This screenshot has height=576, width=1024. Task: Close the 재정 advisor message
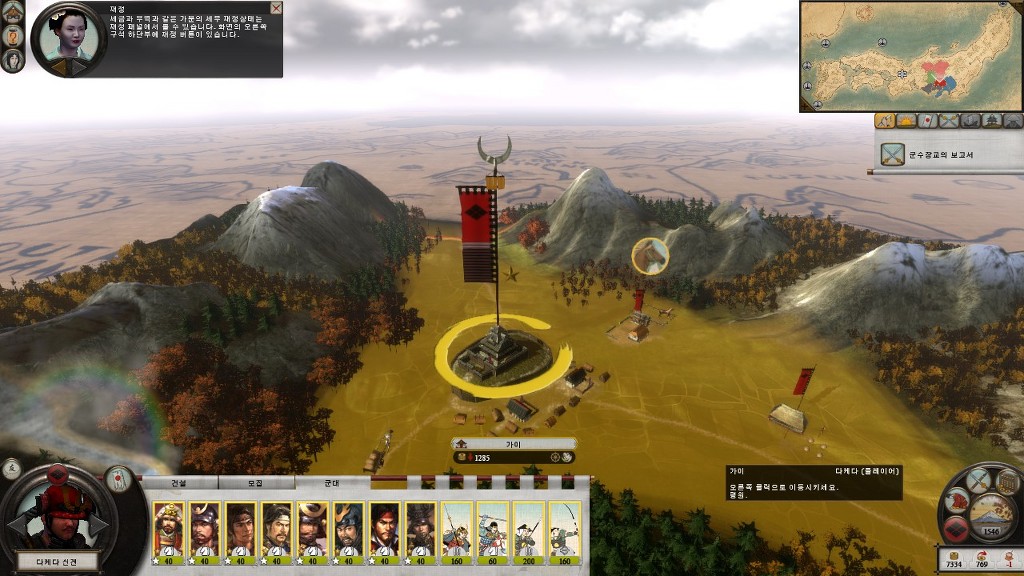point(276,8)
